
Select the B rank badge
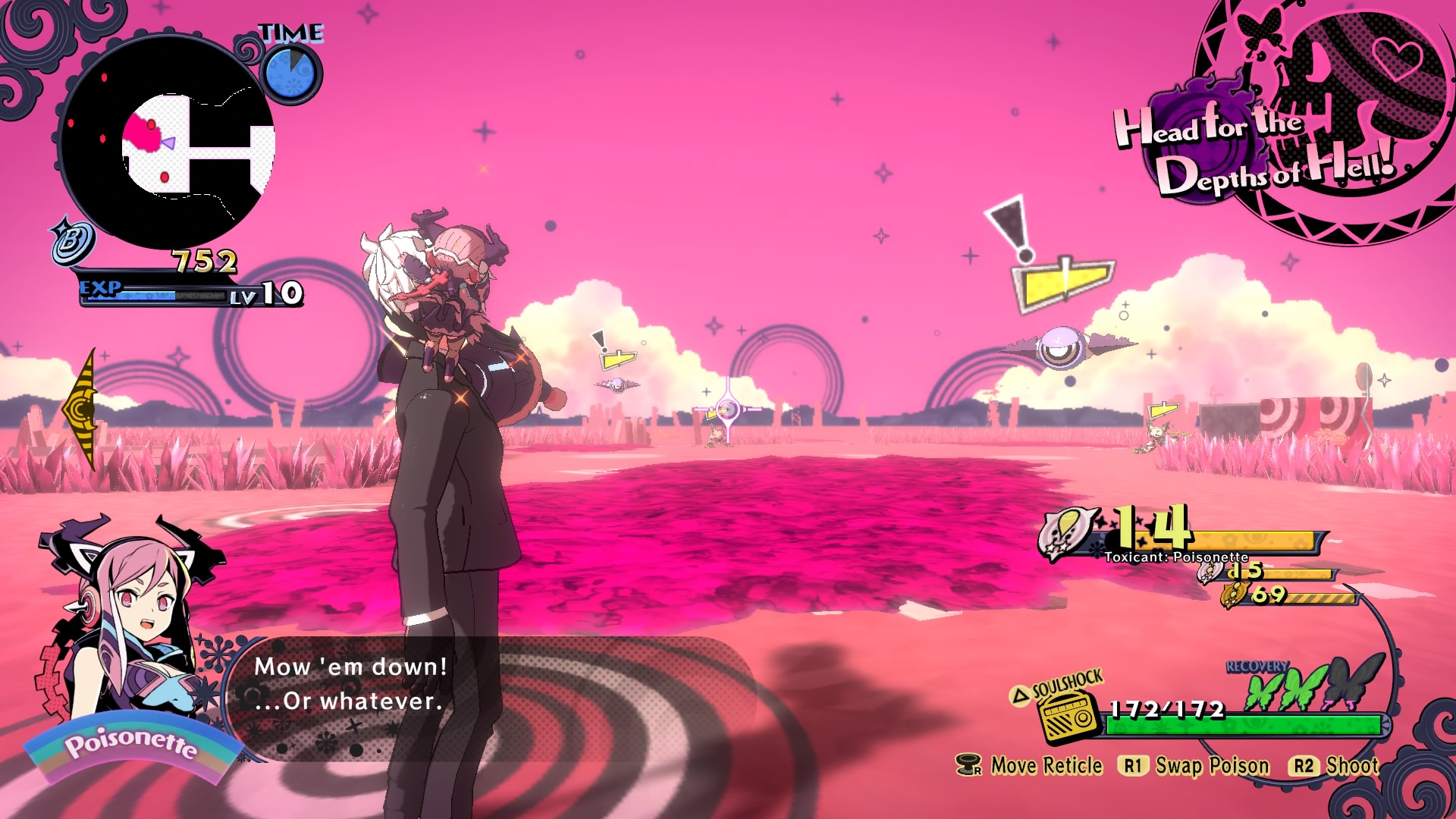coord(73,241)
